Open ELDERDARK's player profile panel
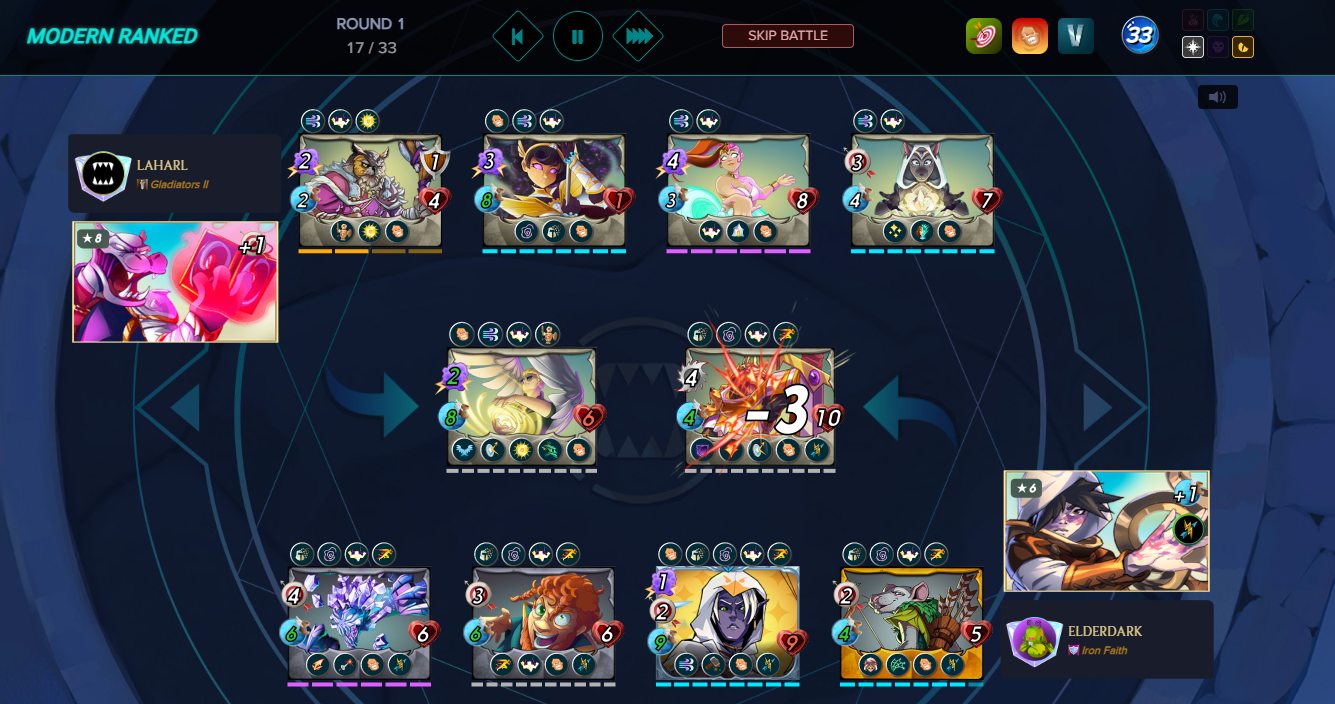This screenshot has width=1335, height=704. (x=1107, y=639)
